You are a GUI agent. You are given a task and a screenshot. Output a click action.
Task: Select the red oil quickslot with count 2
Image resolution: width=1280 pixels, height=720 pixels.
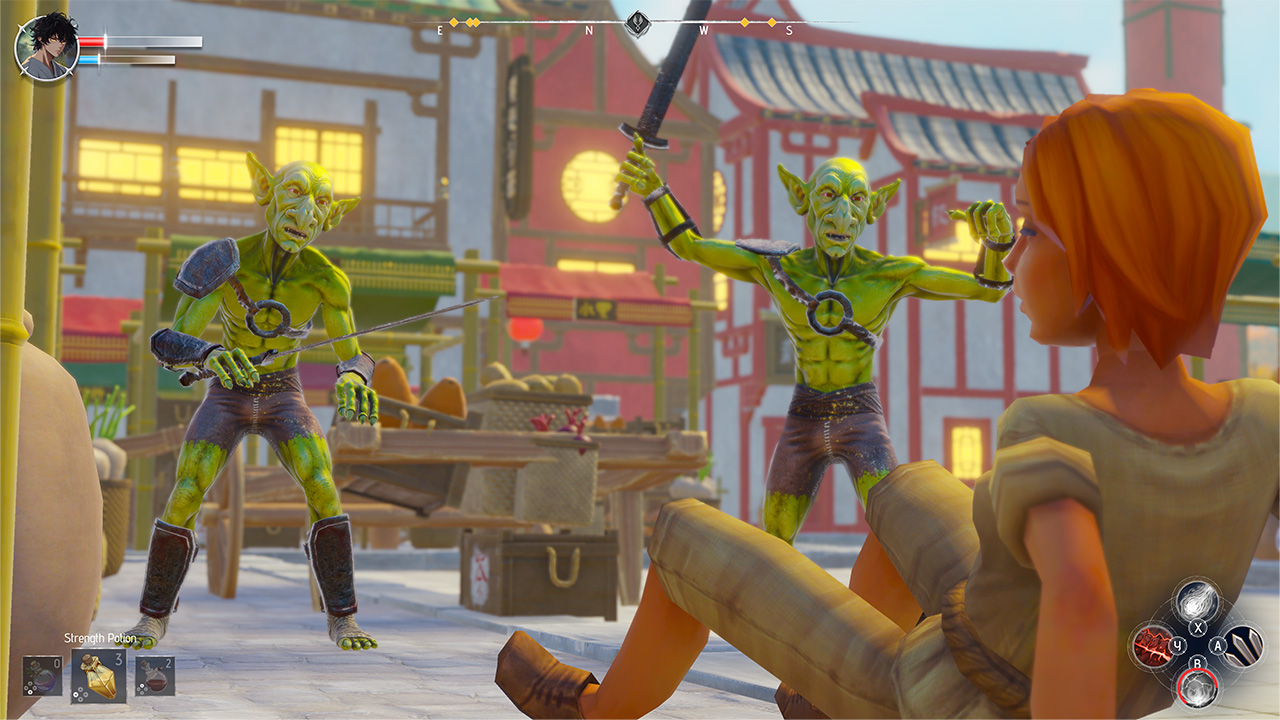(x=155, y=676)
